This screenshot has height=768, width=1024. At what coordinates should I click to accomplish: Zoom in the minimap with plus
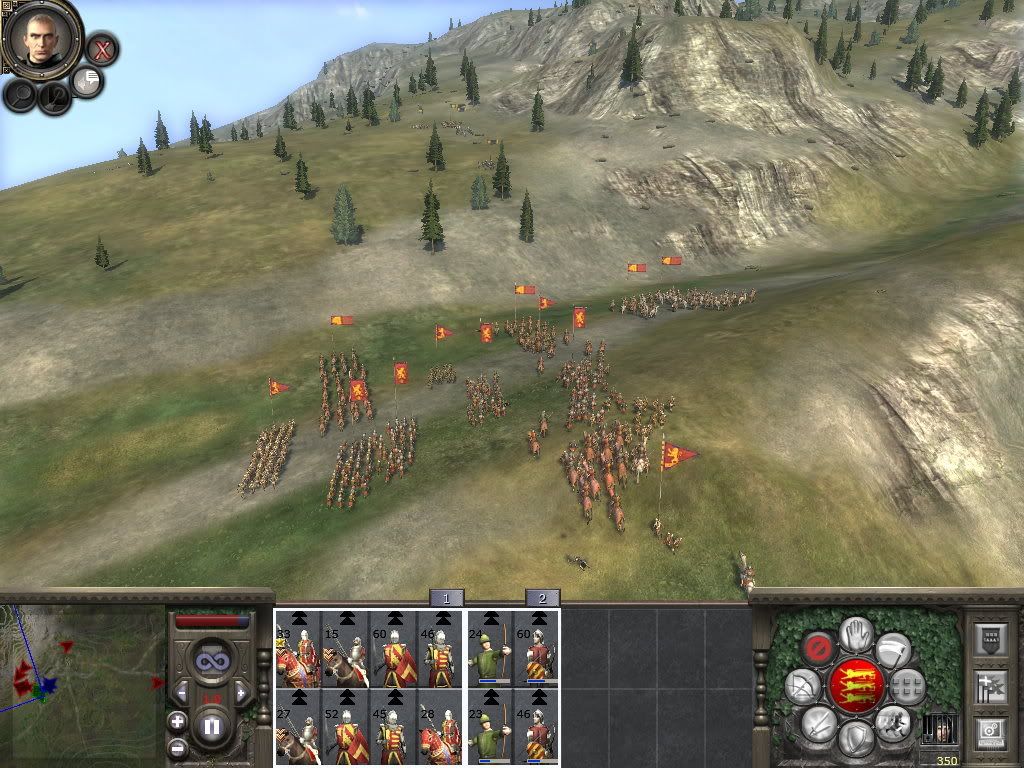pos(177,721)
